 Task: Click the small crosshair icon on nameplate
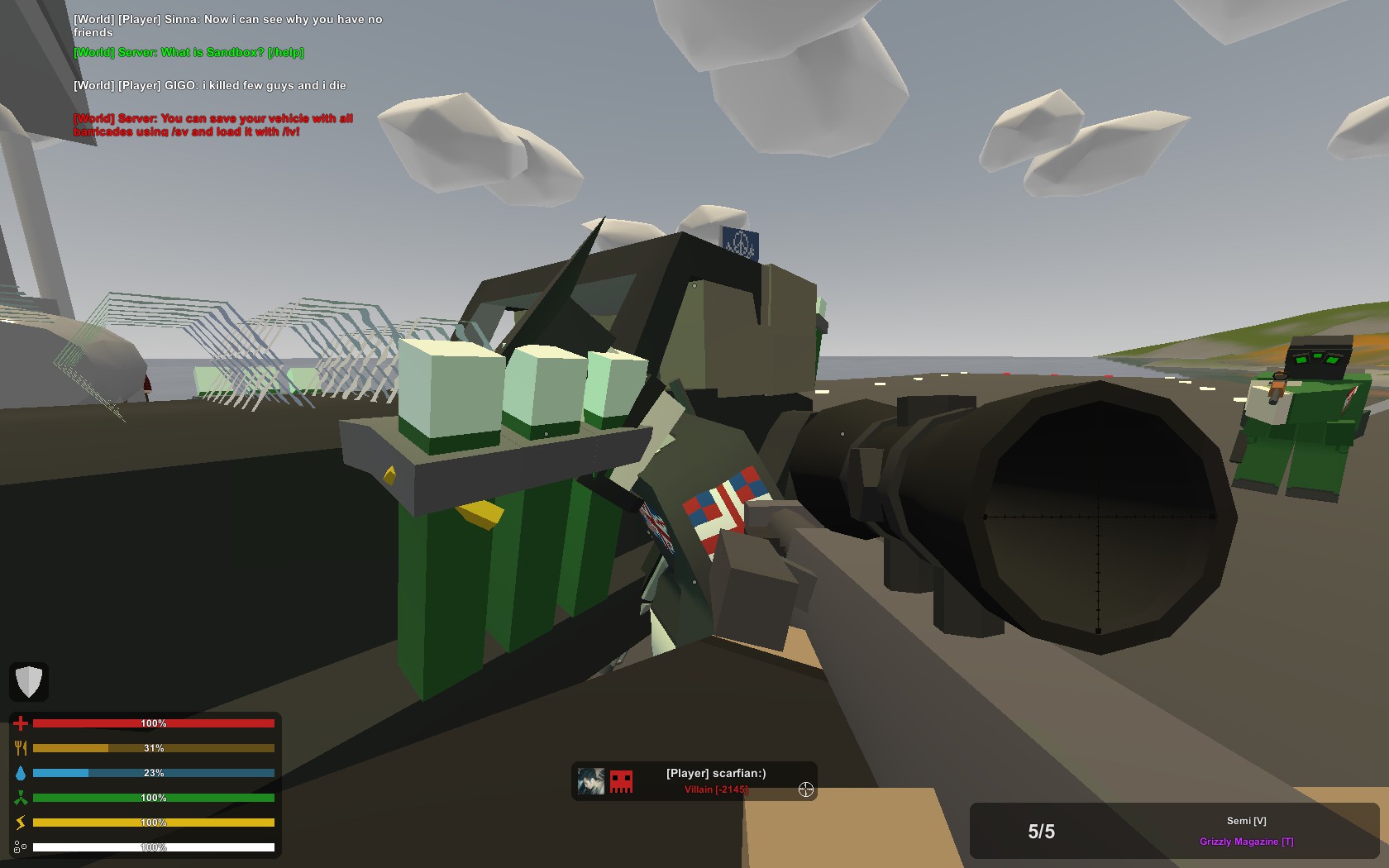coord(806,789)
